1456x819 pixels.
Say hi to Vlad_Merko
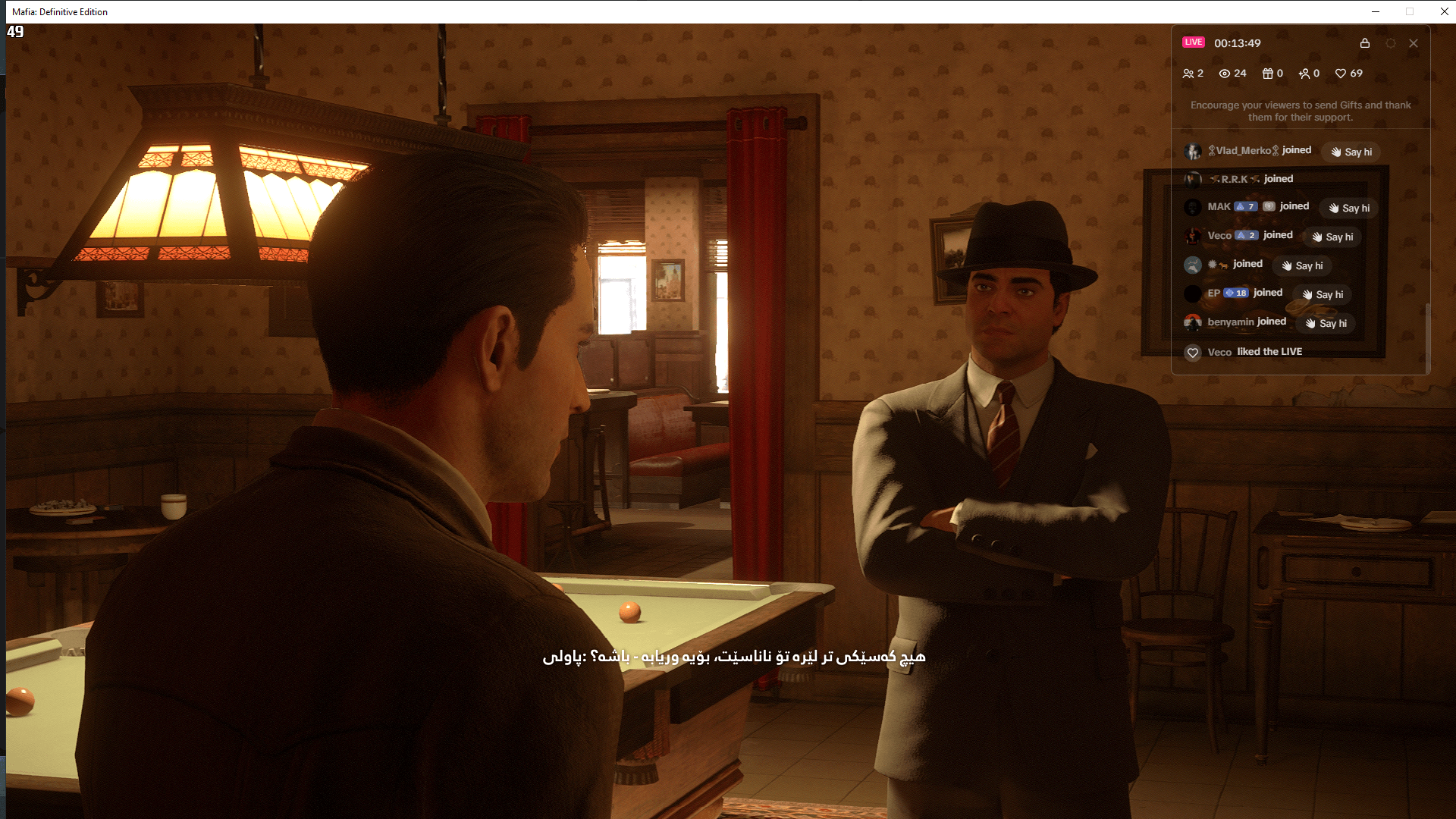click(x=1351, y=152)
